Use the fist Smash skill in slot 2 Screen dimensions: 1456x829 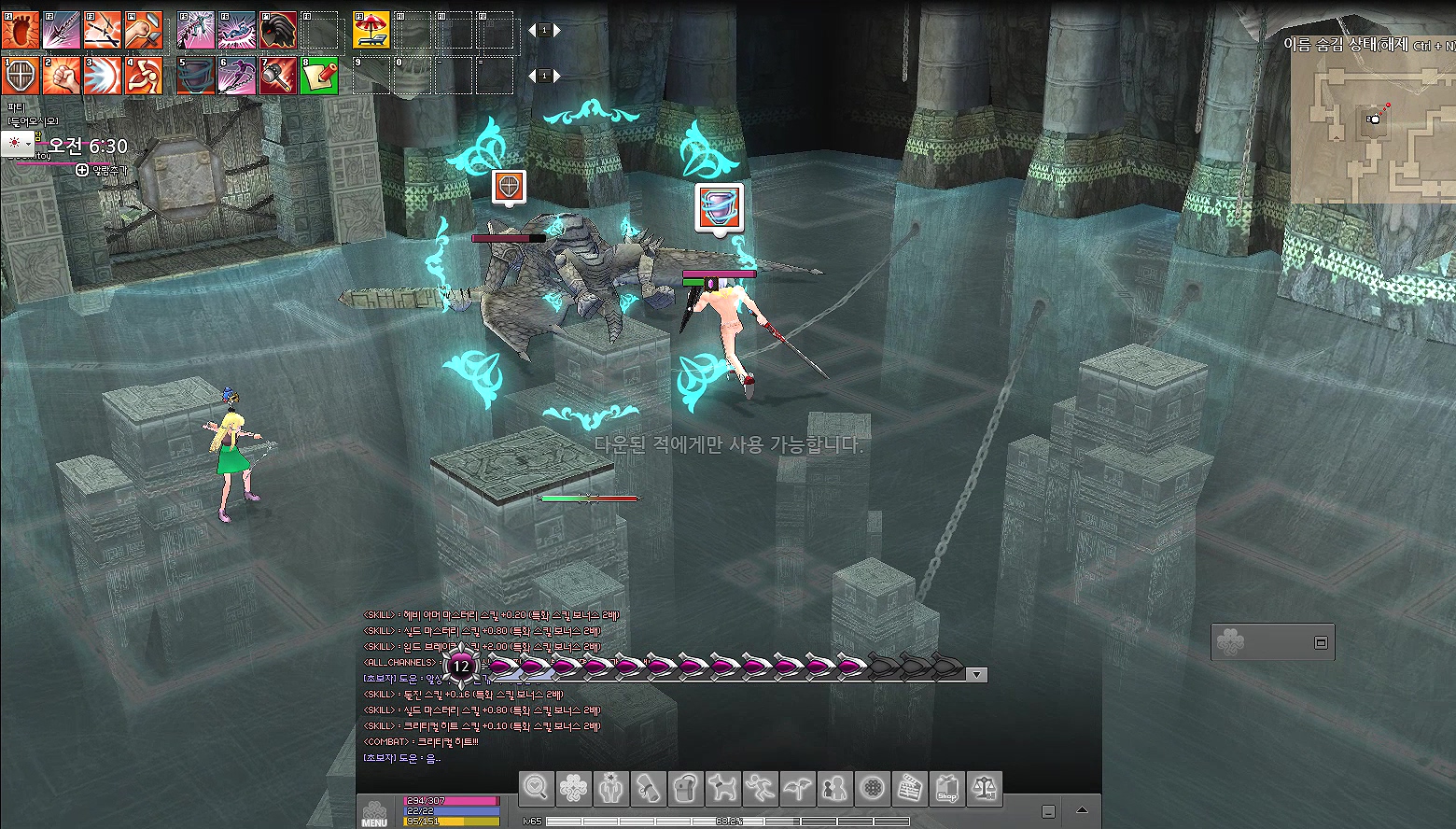tap(62, 76)
